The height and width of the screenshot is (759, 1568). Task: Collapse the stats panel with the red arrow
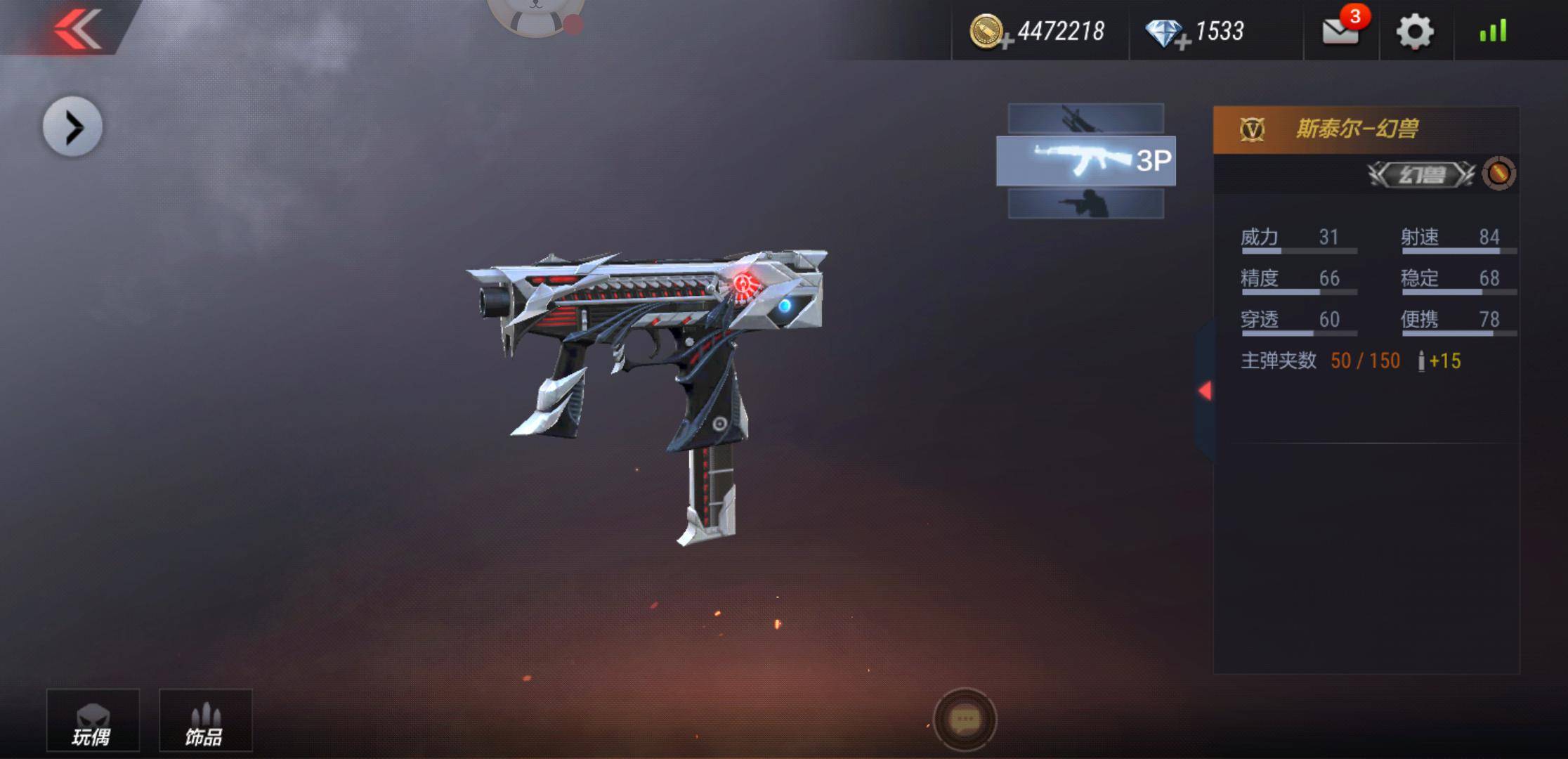tap(1205, 391)
